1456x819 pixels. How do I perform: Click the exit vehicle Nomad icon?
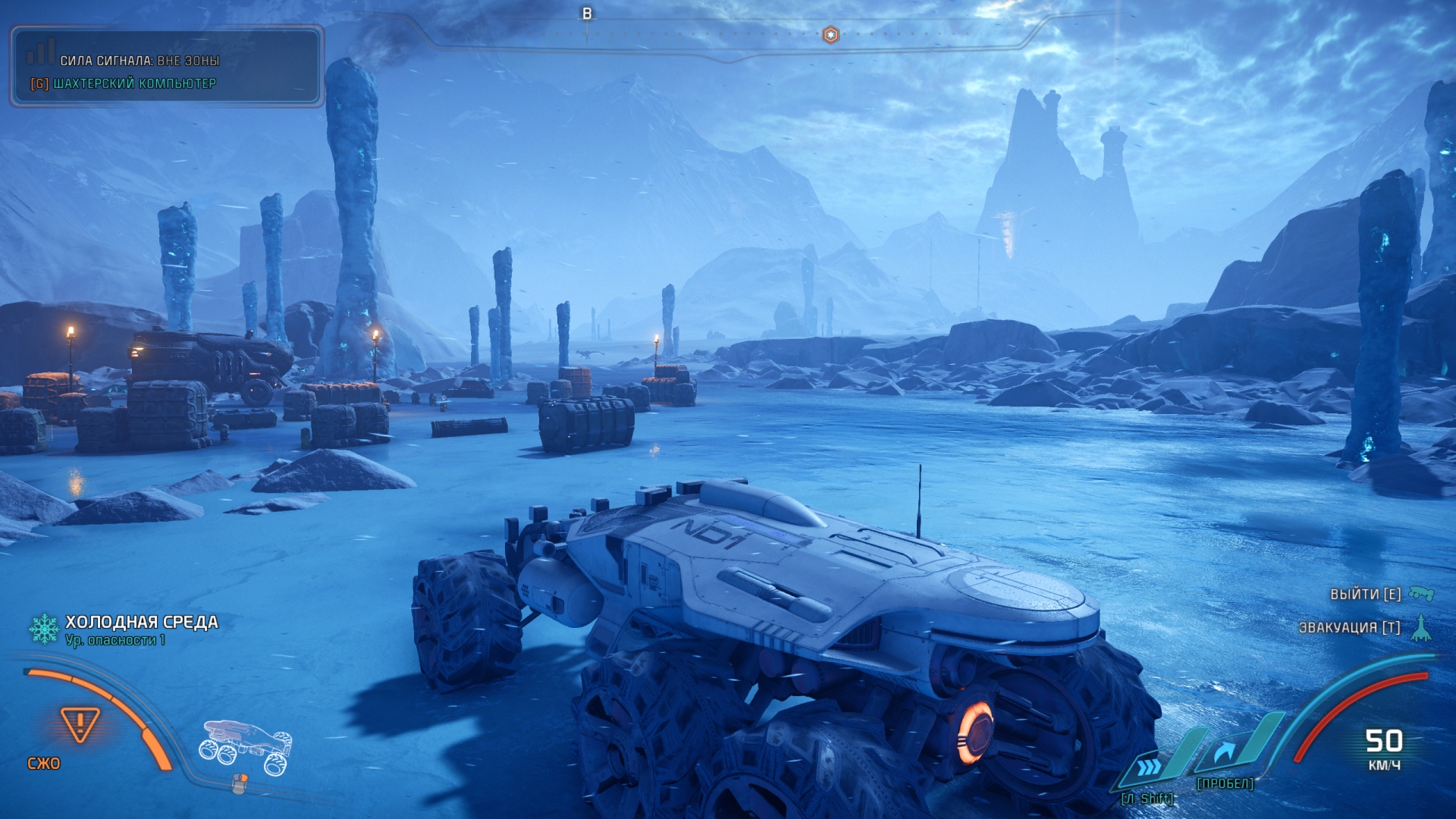coord(1421,594)
